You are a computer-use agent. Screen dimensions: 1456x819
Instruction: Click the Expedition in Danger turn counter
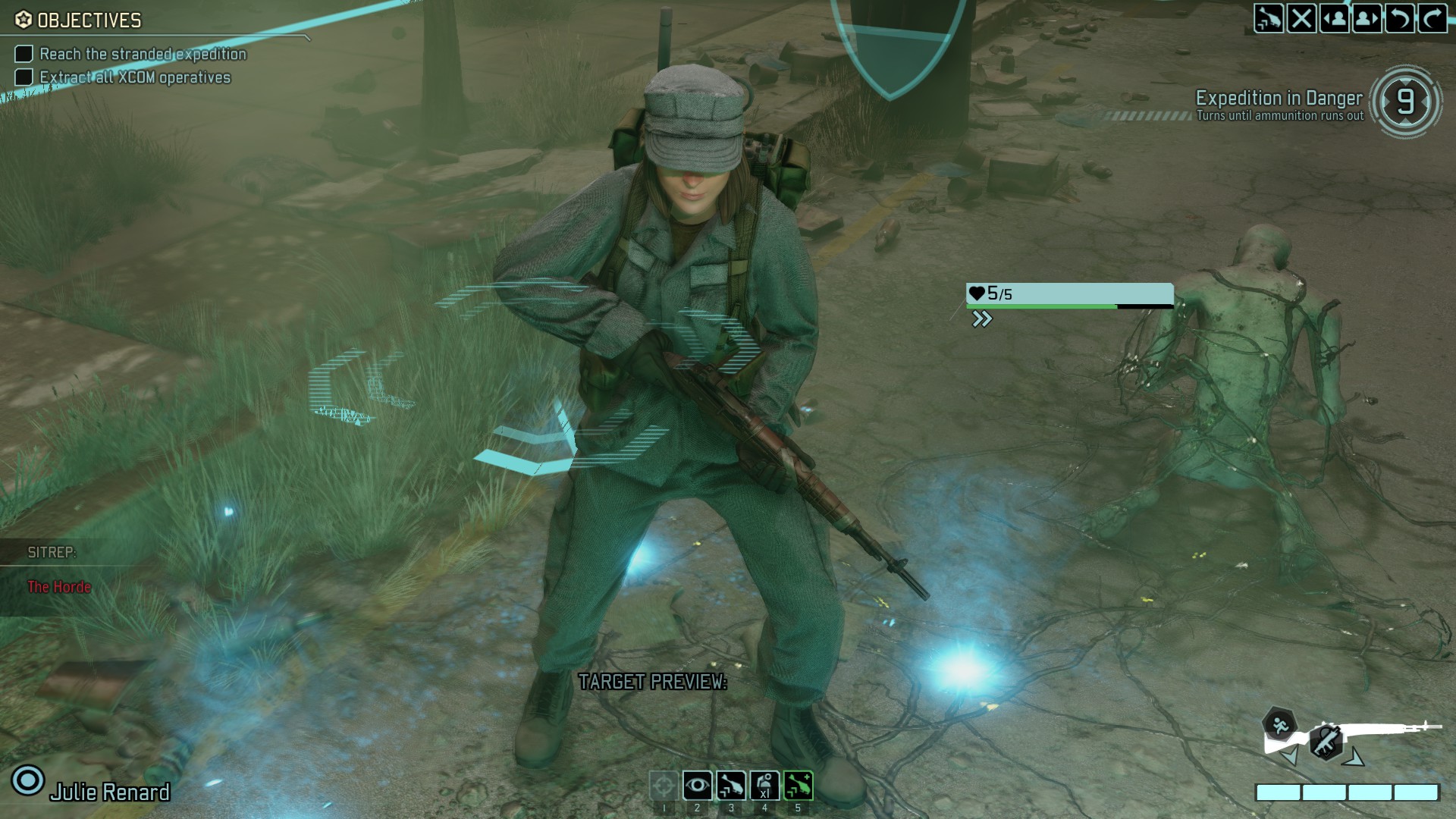tap(1405, 102)
